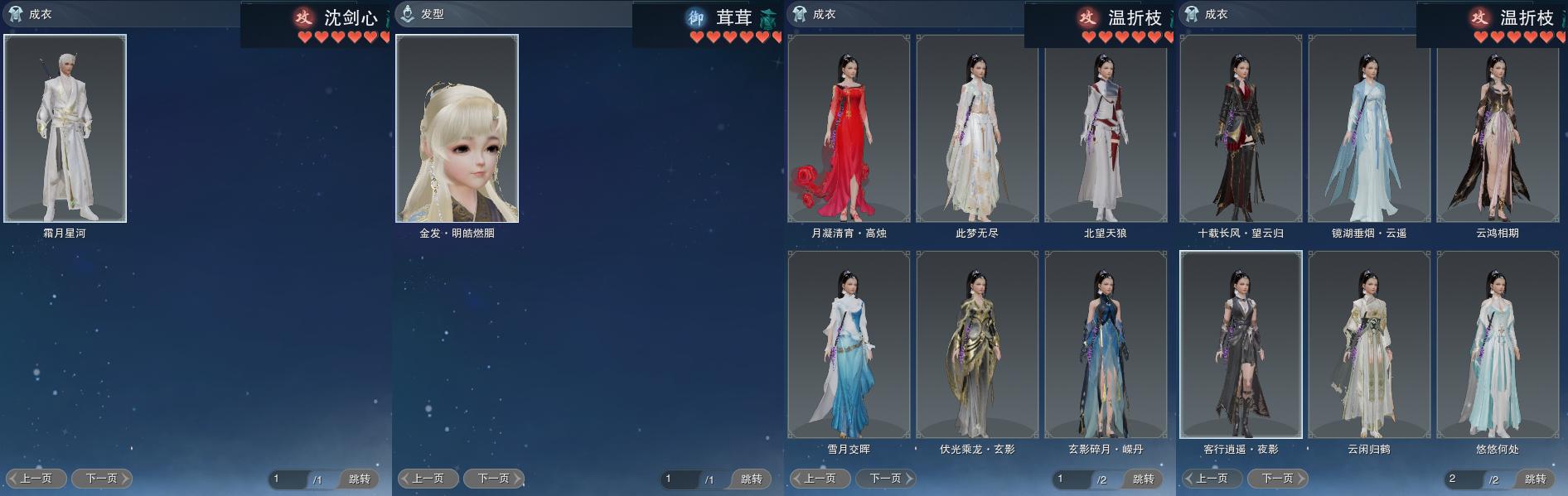This screenshot has height=496, width=1568.
Task: Pick the 此梦无尽 outfit
Action: pyautogui.click(x=977, y=128)
